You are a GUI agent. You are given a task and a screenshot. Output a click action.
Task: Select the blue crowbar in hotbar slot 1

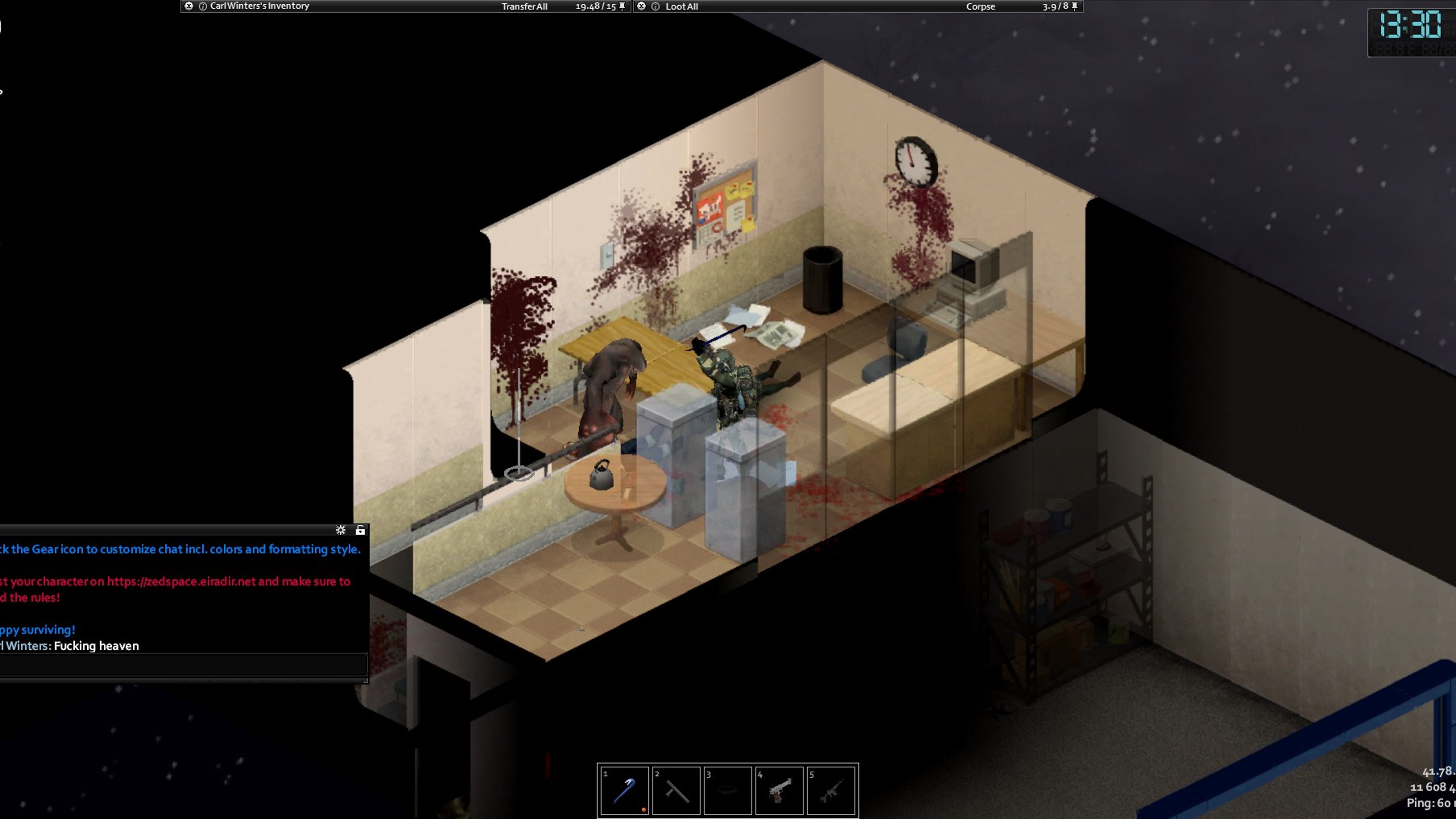coord(624,790)
